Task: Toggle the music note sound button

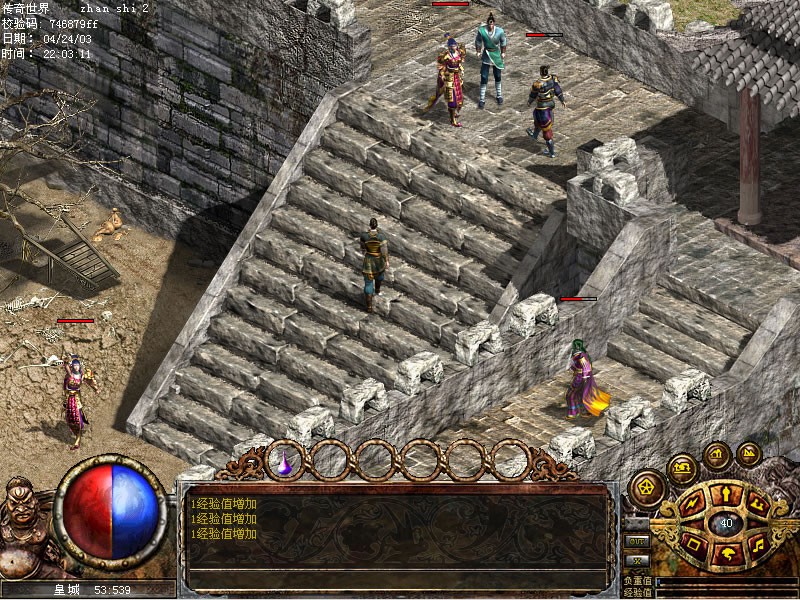Action: (757, 544)
